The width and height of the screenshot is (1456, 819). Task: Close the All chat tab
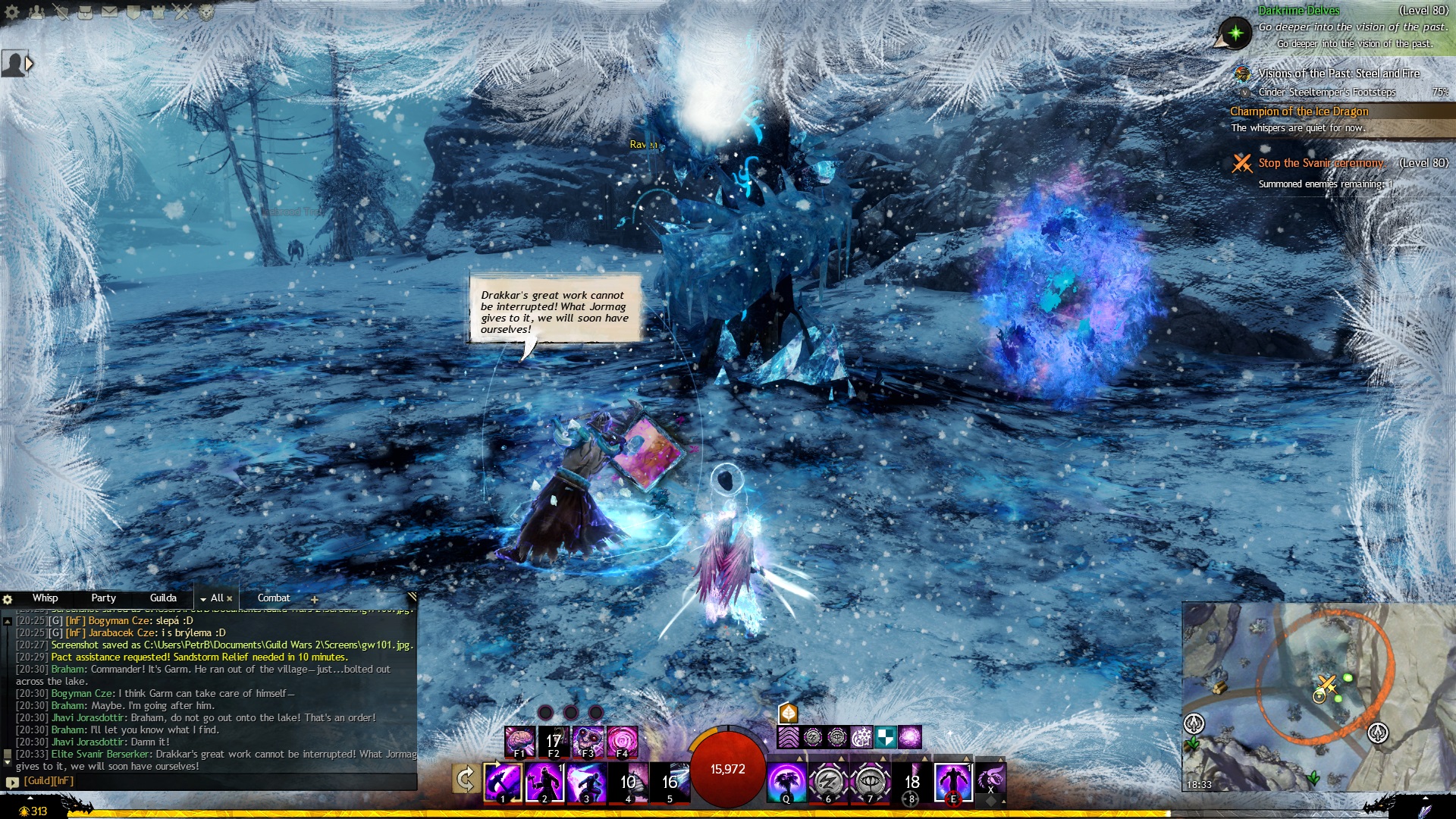pyautogui.click(x=230, y=599)
